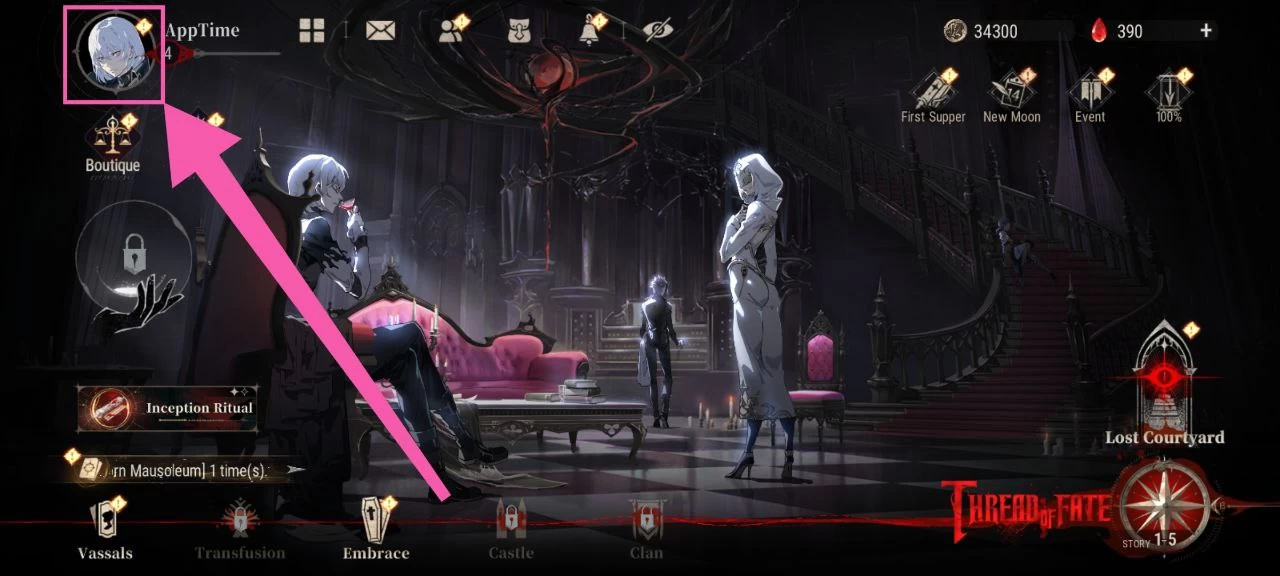1280x576 pixels.
Task: Open the Inception Ritual banner
Action: click(x=168, y=408)
